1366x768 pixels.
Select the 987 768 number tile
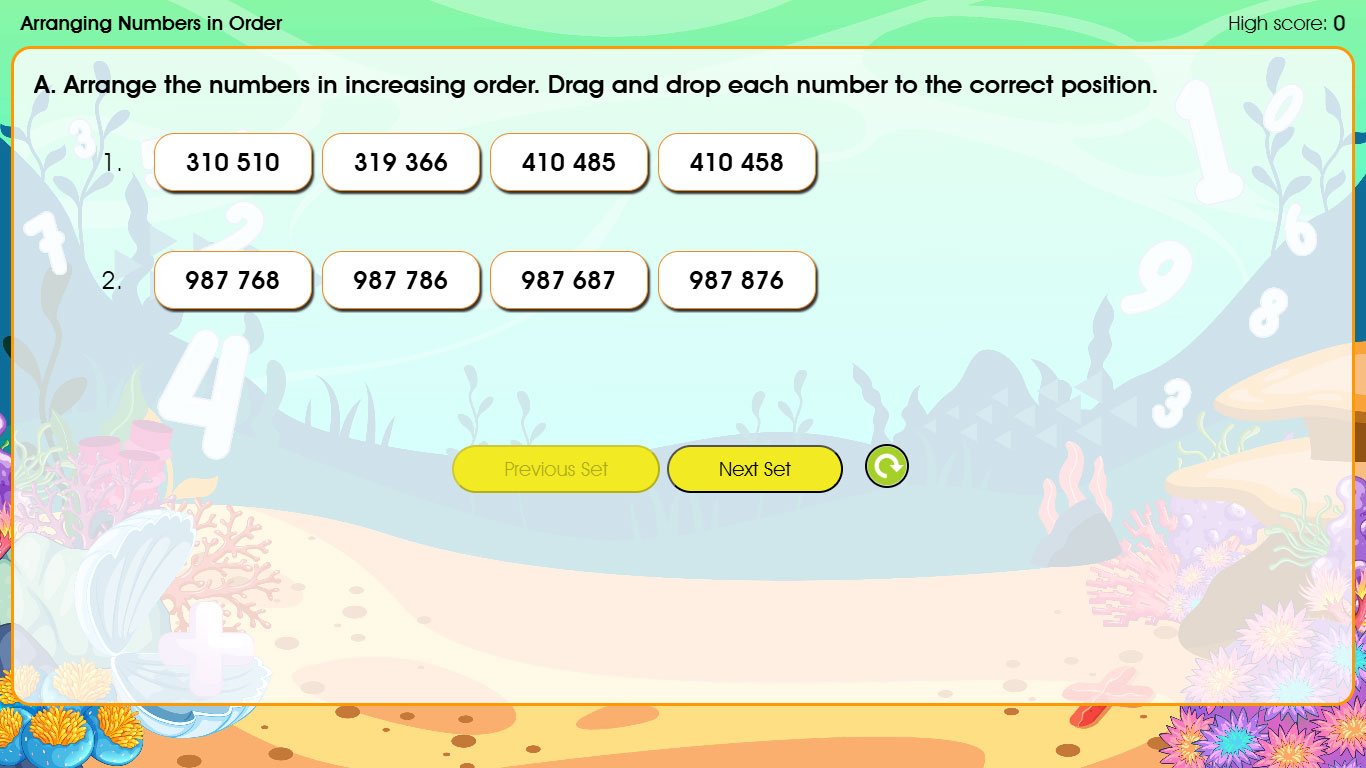coord(233,280)
